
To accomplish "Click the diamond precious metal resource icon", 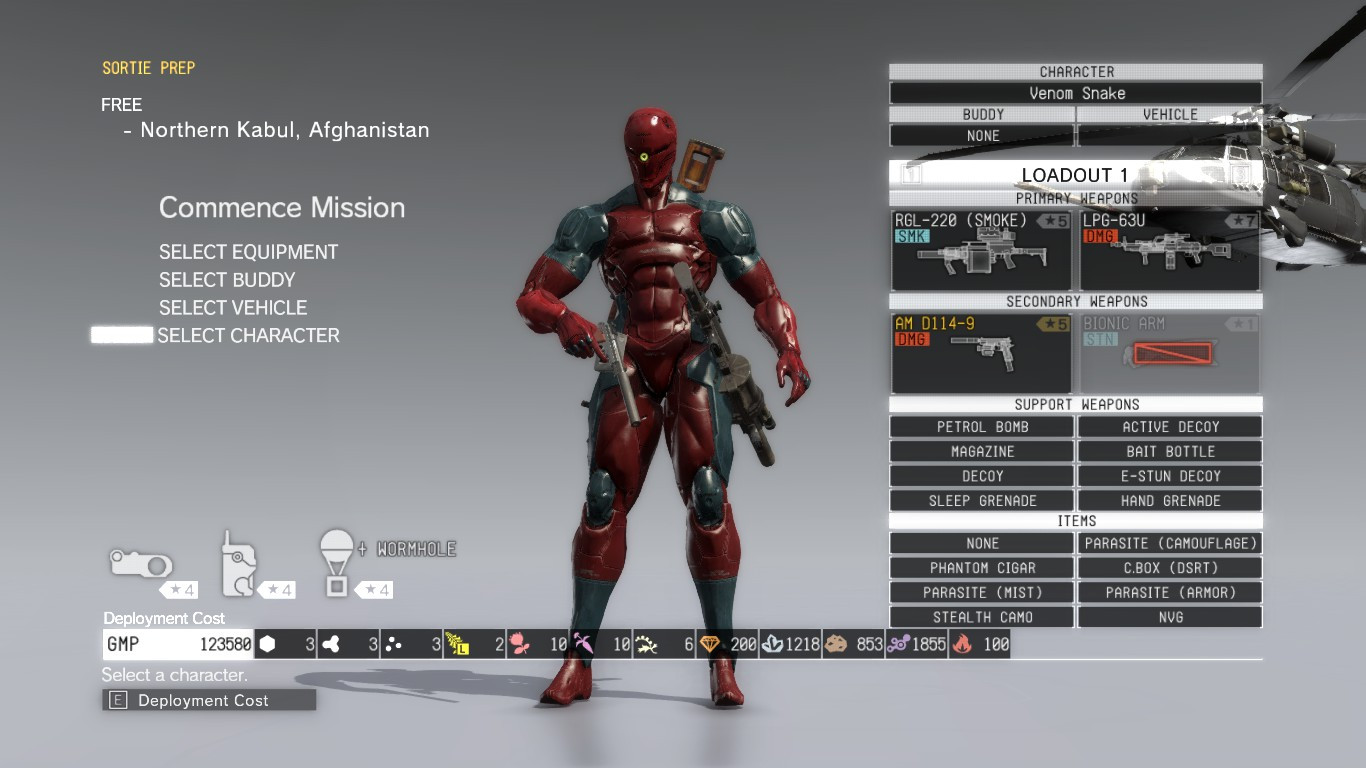I will point(710,644).
